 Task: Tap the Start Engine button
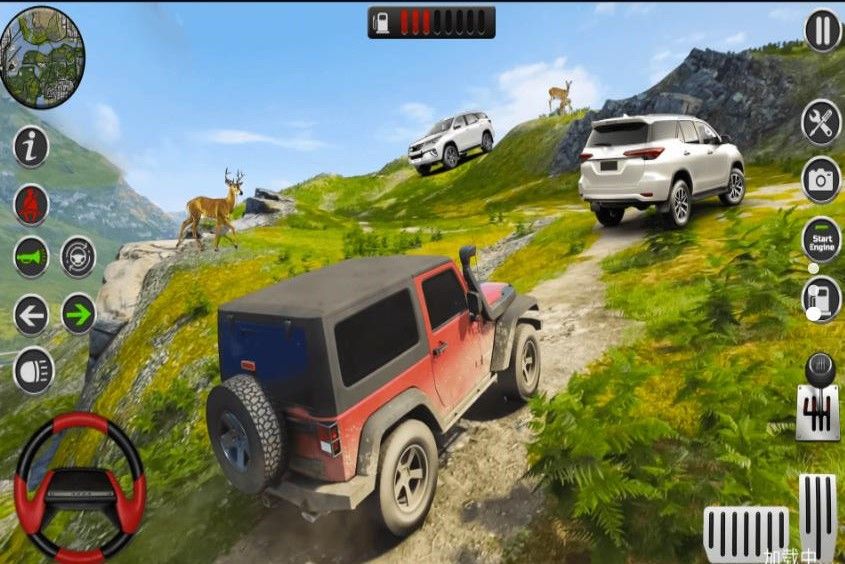(821, 240)
